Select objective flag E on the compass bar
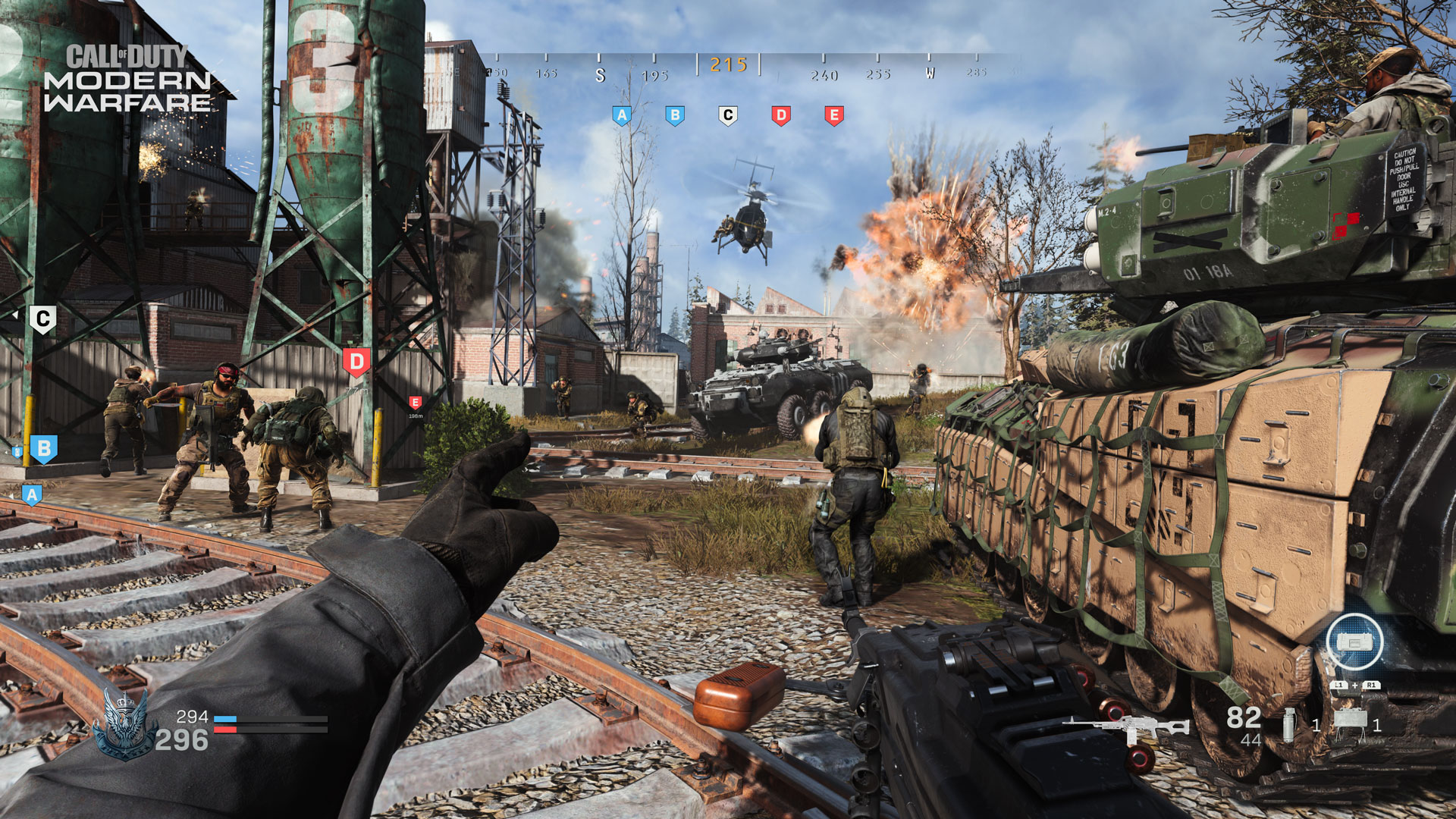This screenshot has width=1456, height=819. click(833, 115)
